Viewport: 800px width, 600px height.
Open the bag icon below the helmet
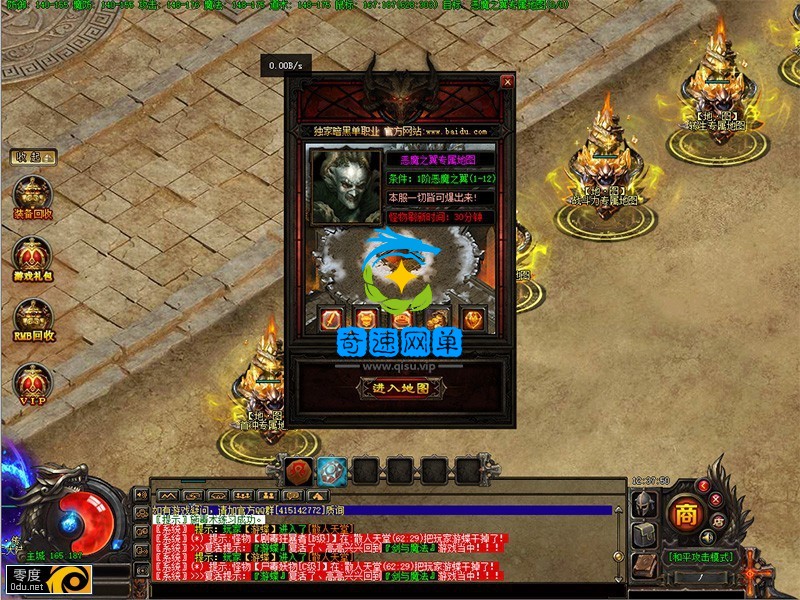[x=644, y=536]
